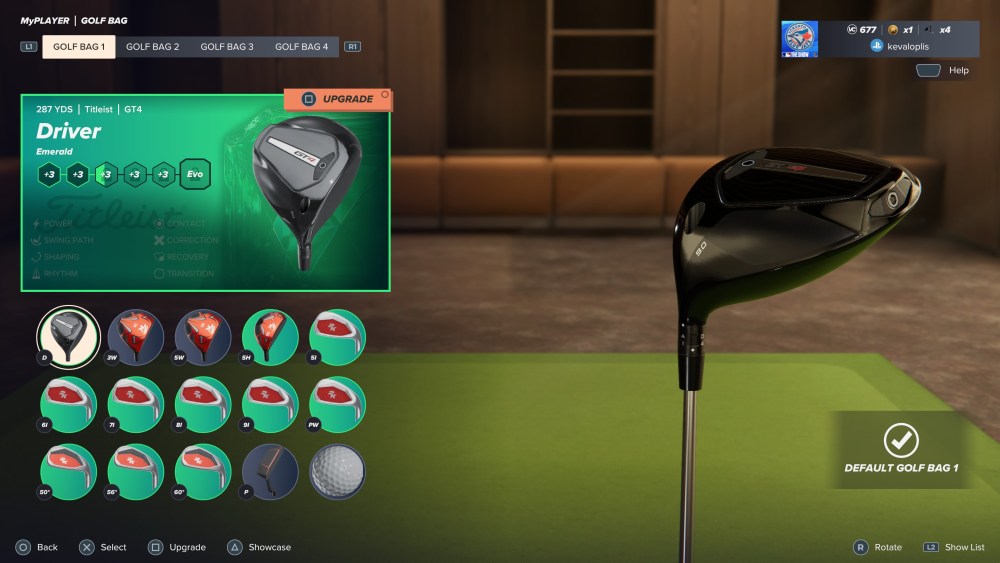Select the putter slot
1000x563 pixels.
click(x=270, y=471)
